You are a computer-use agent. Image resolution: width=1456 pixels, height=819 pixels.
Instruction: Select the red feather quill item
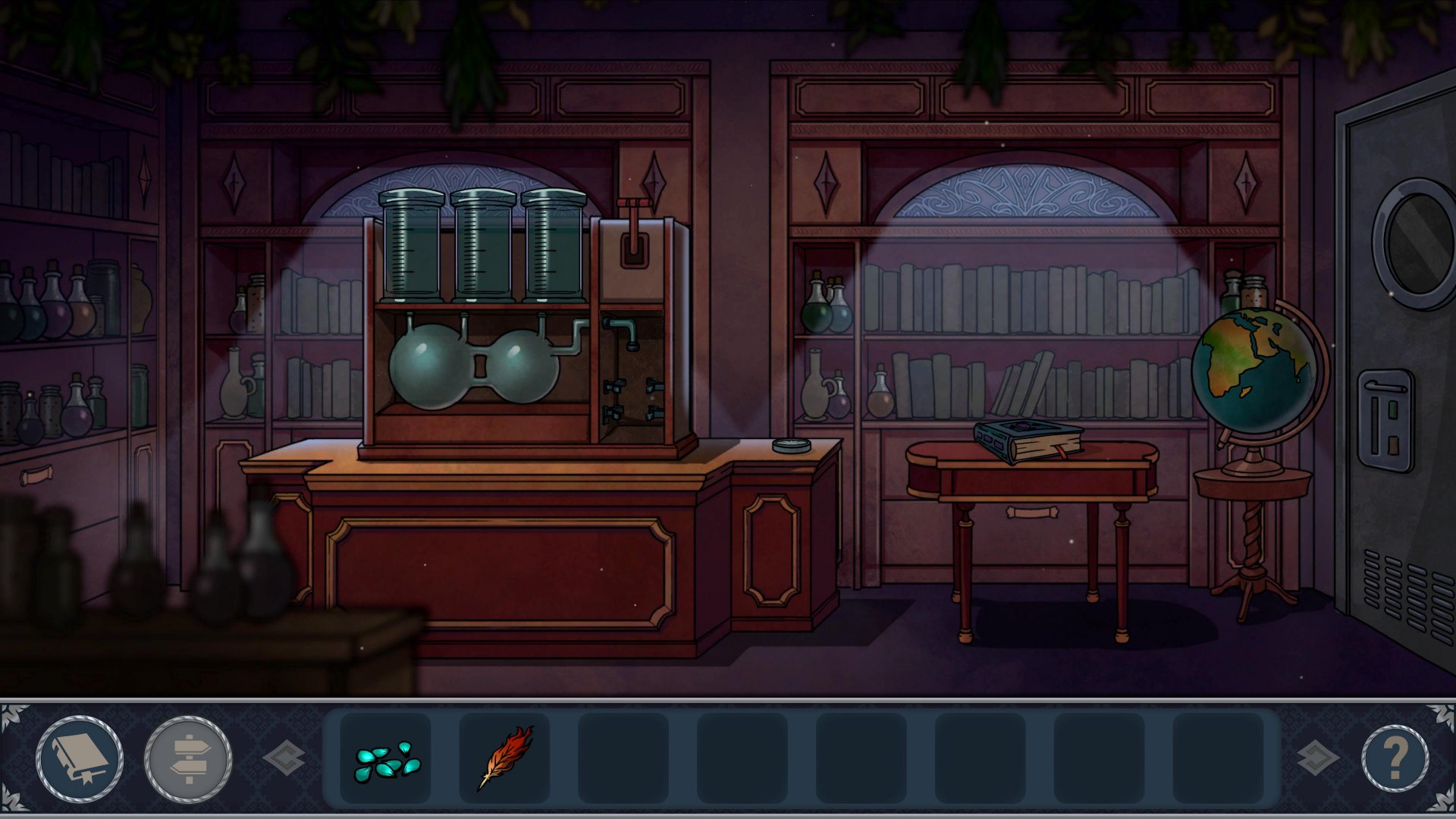point(505,758)
